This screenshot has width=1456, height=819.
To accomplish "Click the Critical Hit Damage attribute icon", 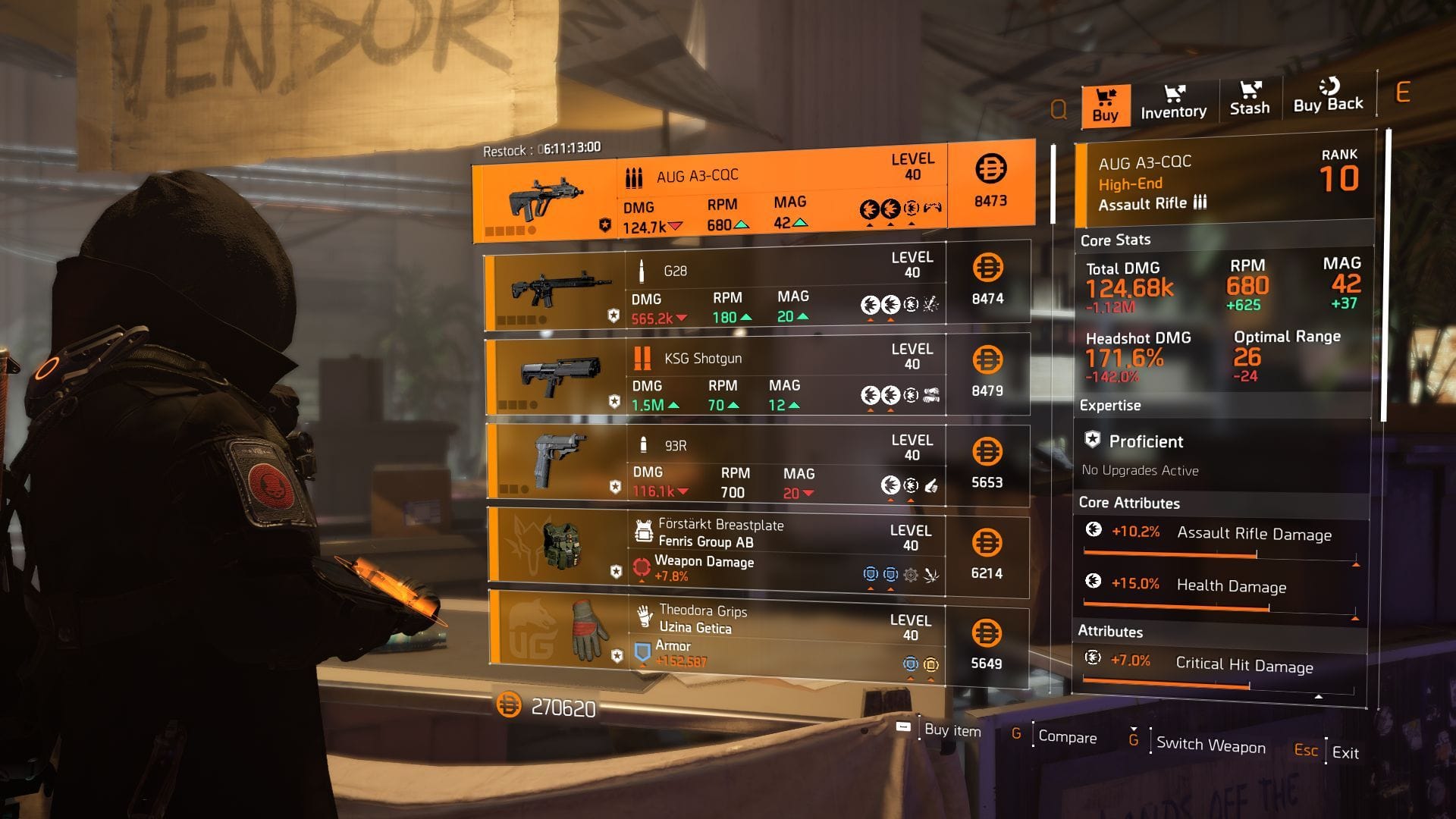I will coord(1093,657).
